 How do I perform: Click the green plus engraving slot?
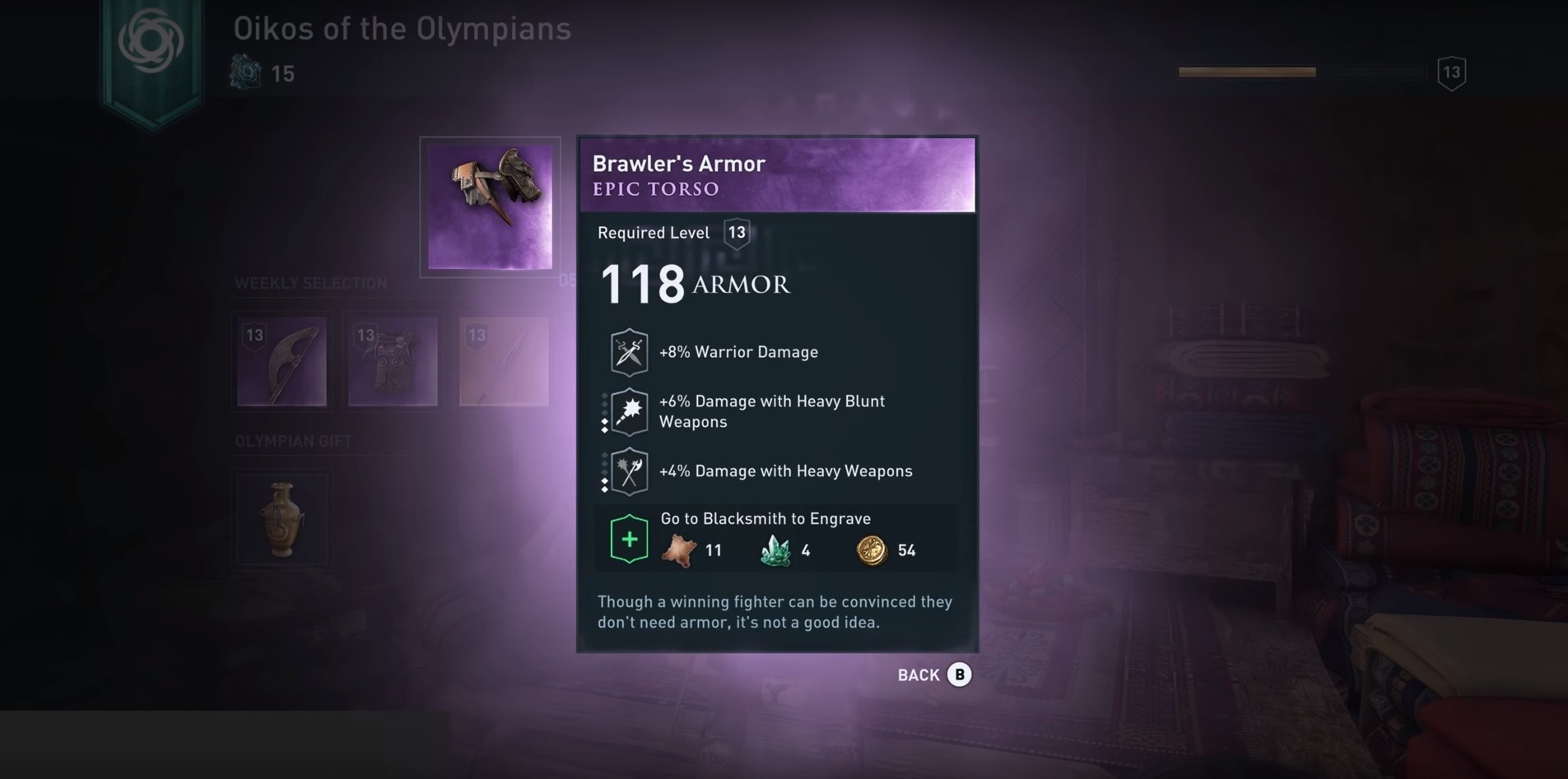(629, 540)
